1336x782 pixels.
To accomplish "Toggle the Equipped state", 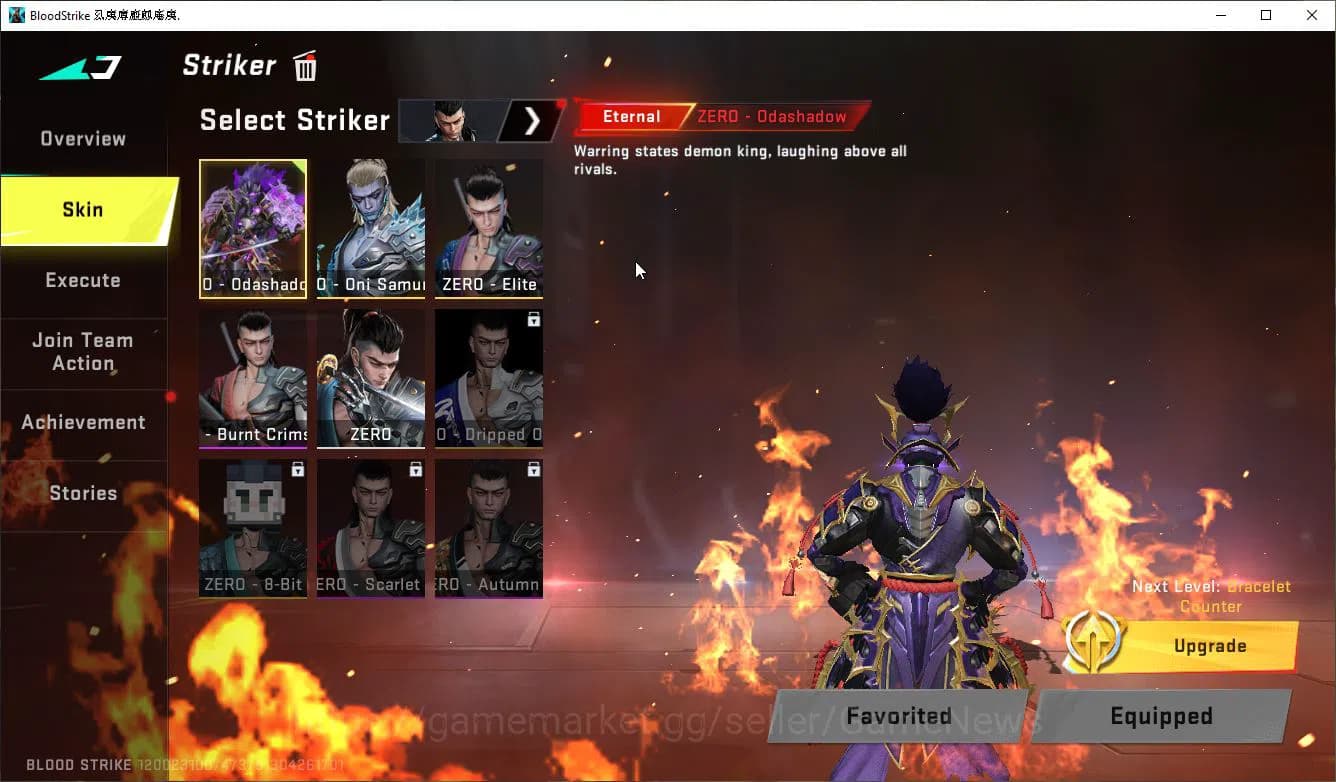I will point(1160,716).
